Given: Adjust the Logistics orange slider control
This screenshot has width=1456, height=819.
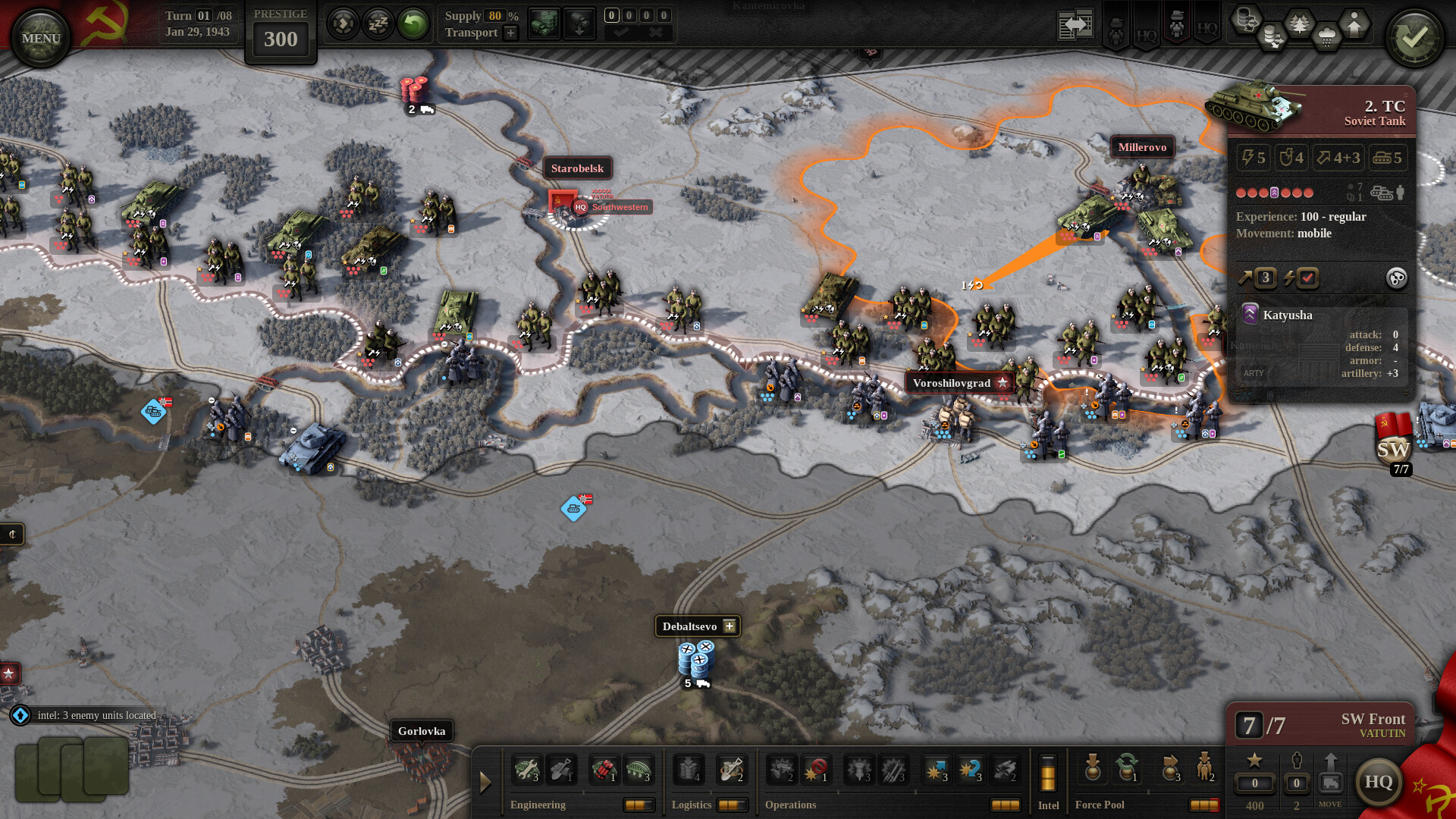Looking at the screenshot, I should 731,805.
